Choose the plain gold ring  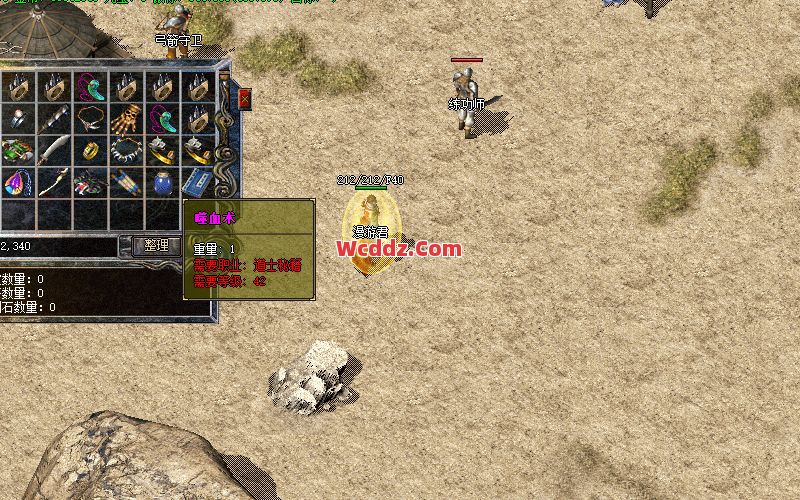[90, 150]
